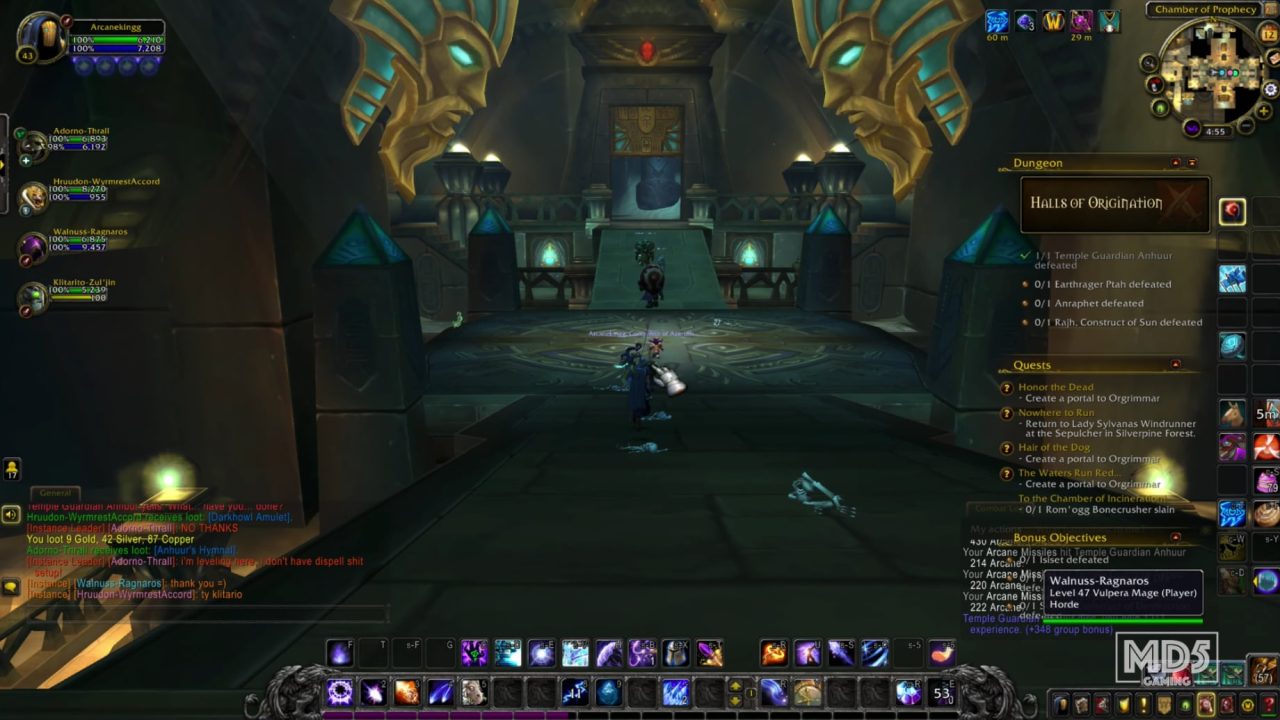This screenshot has width=1280, height=720.
Task: Cancel the Arcane Intellect buff icon
Action: click(996, 20)
